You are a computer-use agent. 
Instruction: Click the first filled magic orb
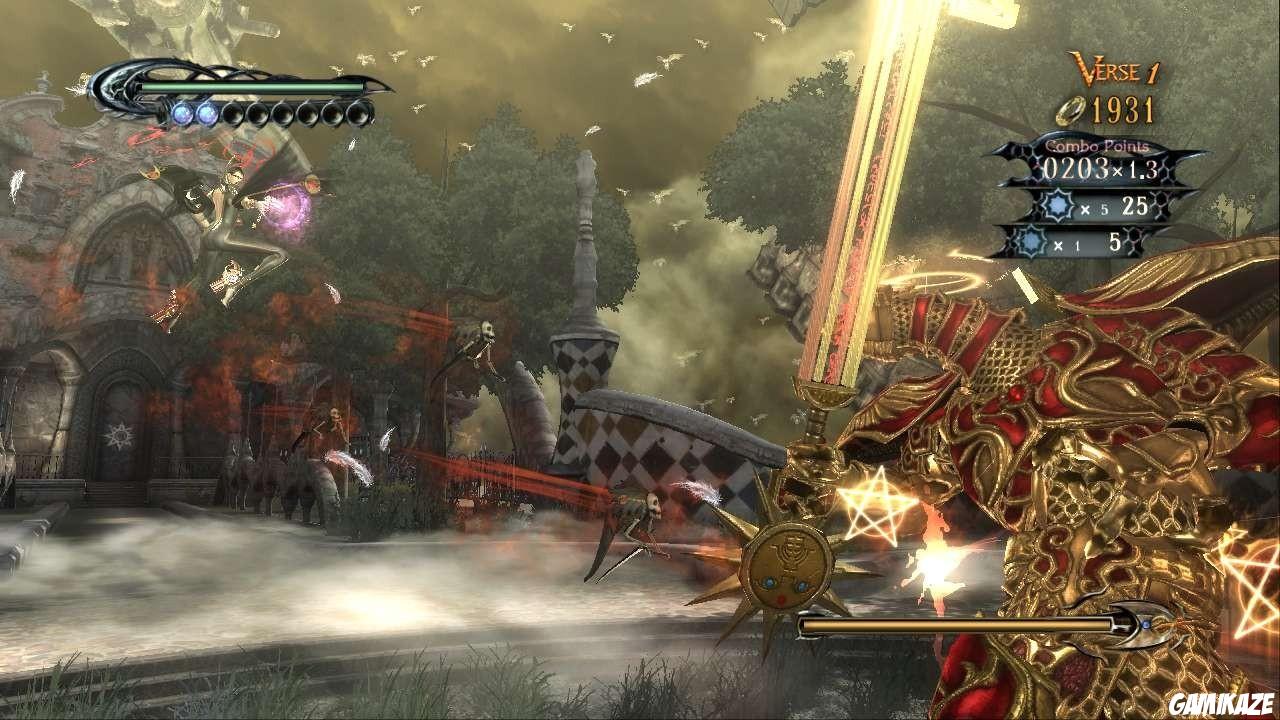184,115
